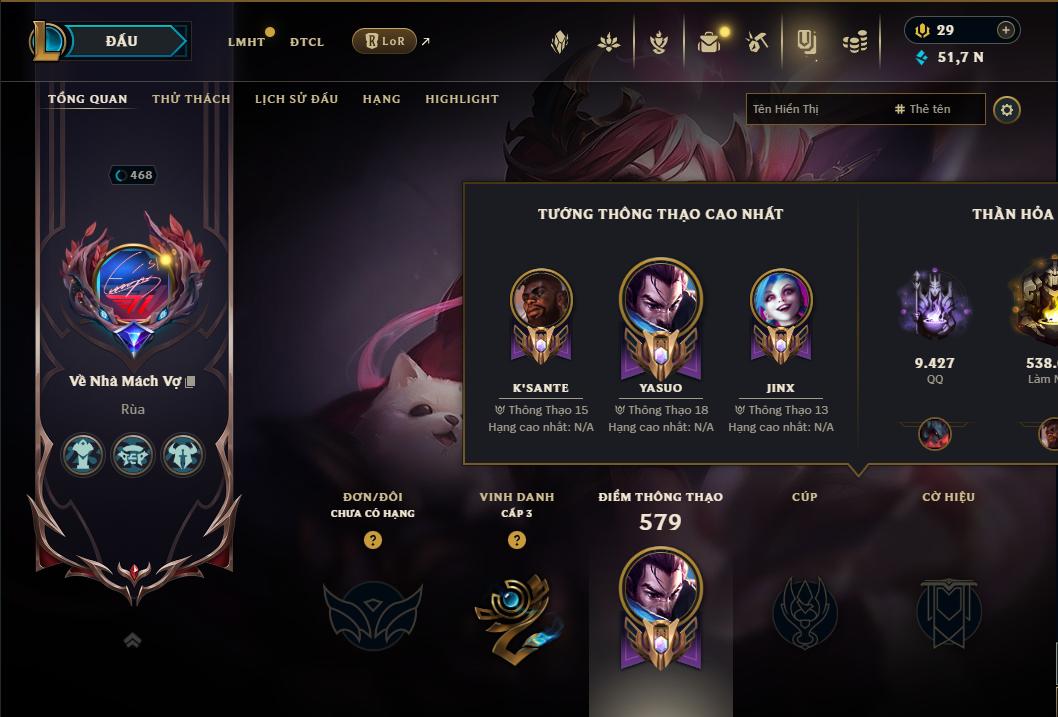Open the Đơn/Đôi ranked section
The image size is (1058, 717).
[x=372, y=610]
